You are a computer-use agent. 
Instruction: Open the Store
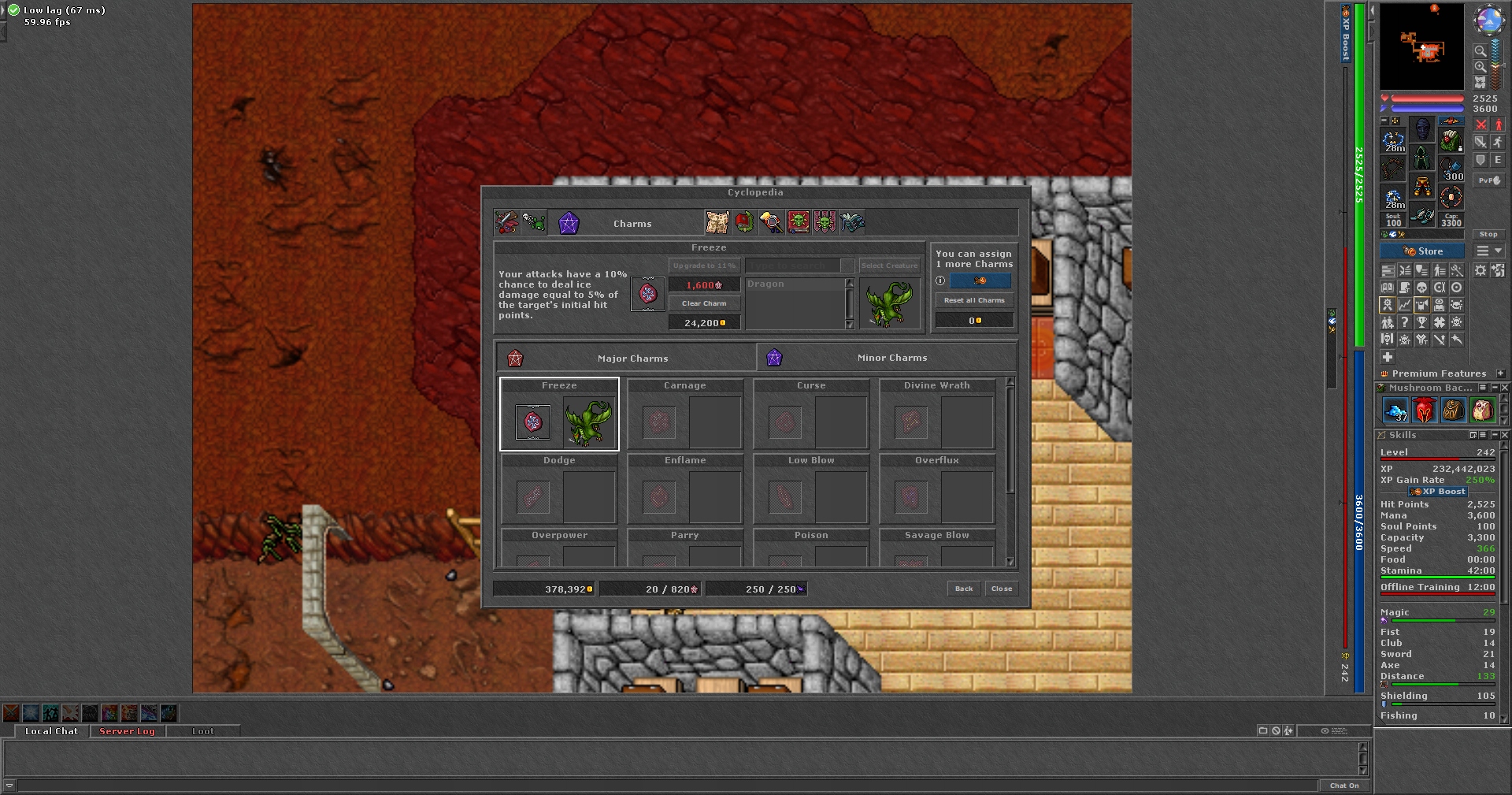tap(1422, 251)
